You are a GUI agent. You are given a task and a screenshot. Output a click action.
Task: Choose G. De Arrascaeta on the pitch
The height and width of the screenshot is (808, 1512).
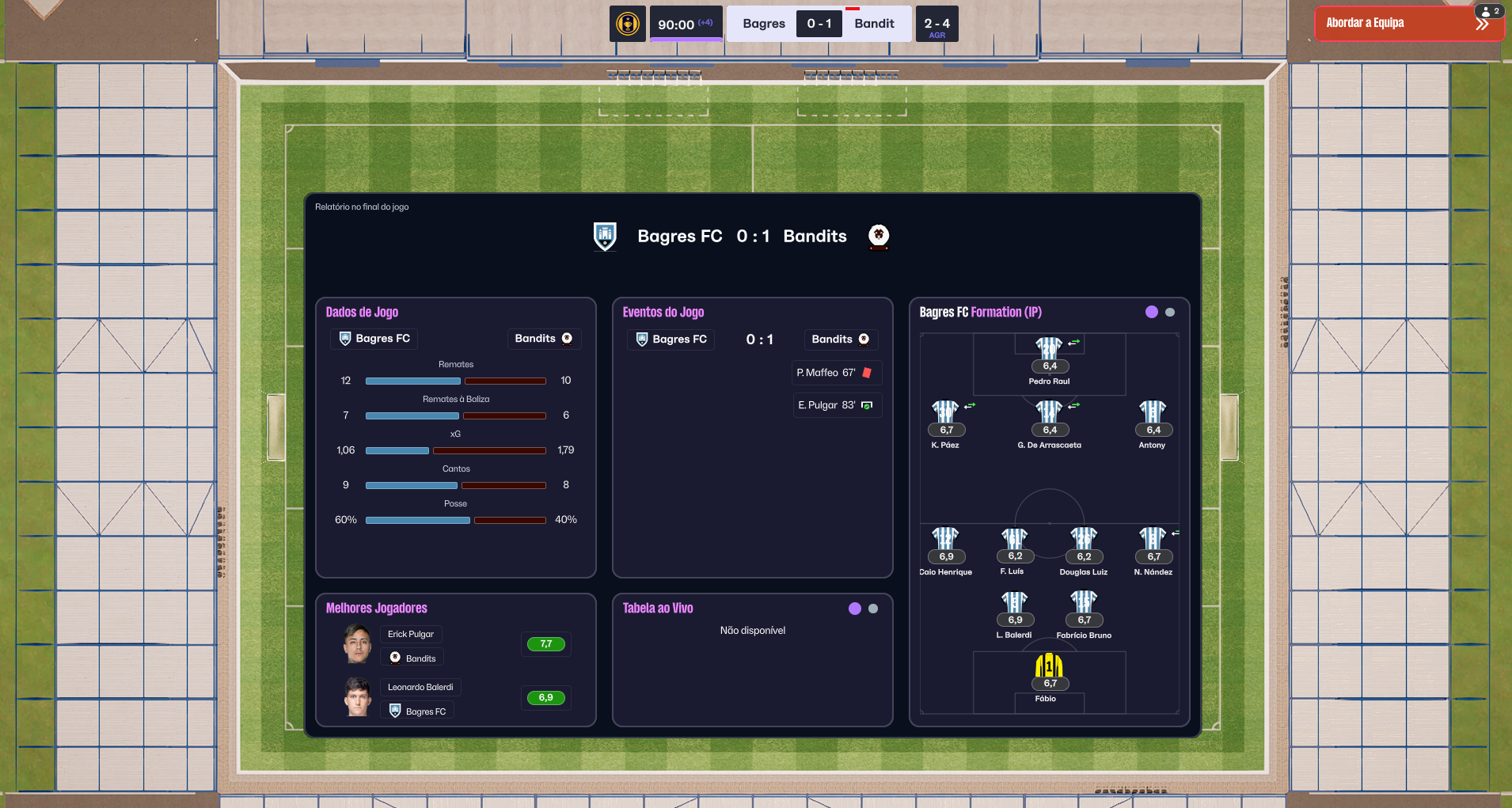tap(1049, 413)
